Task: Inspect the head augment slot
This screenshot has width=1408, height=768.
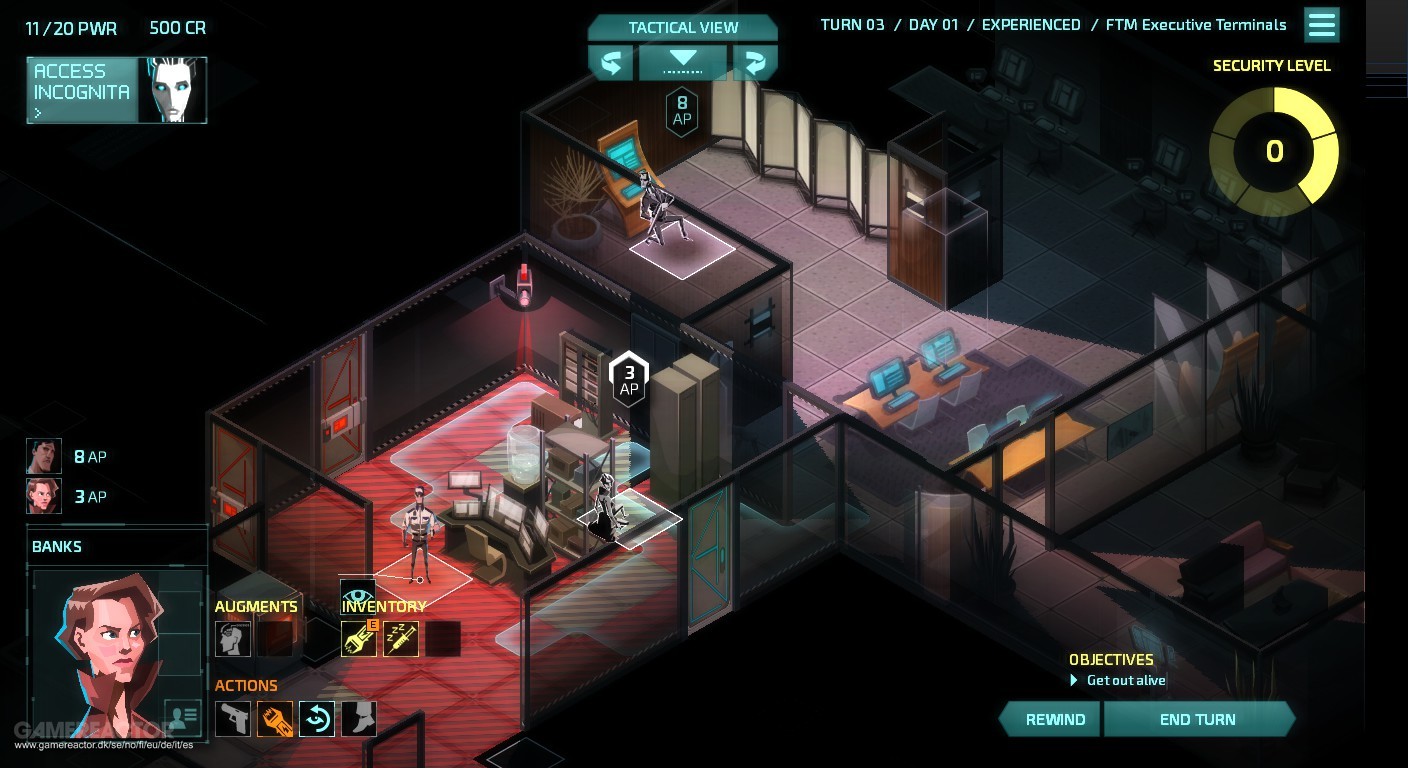Action: pyautogui.click(x=233, y=639)
